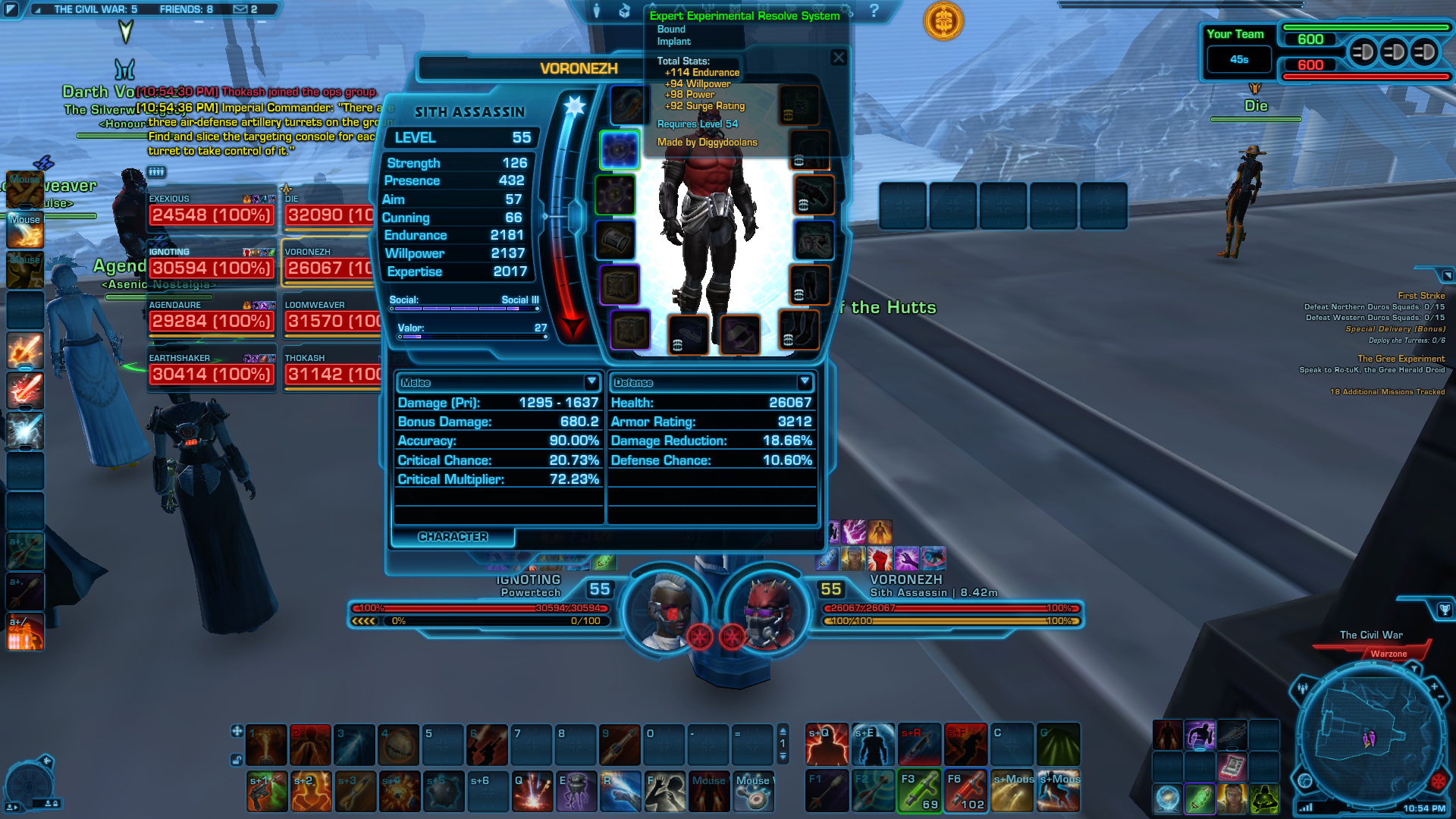Screen dimensions: 1456x819
Task: Open the world map globe button
Action: (x=1305, y=780)
